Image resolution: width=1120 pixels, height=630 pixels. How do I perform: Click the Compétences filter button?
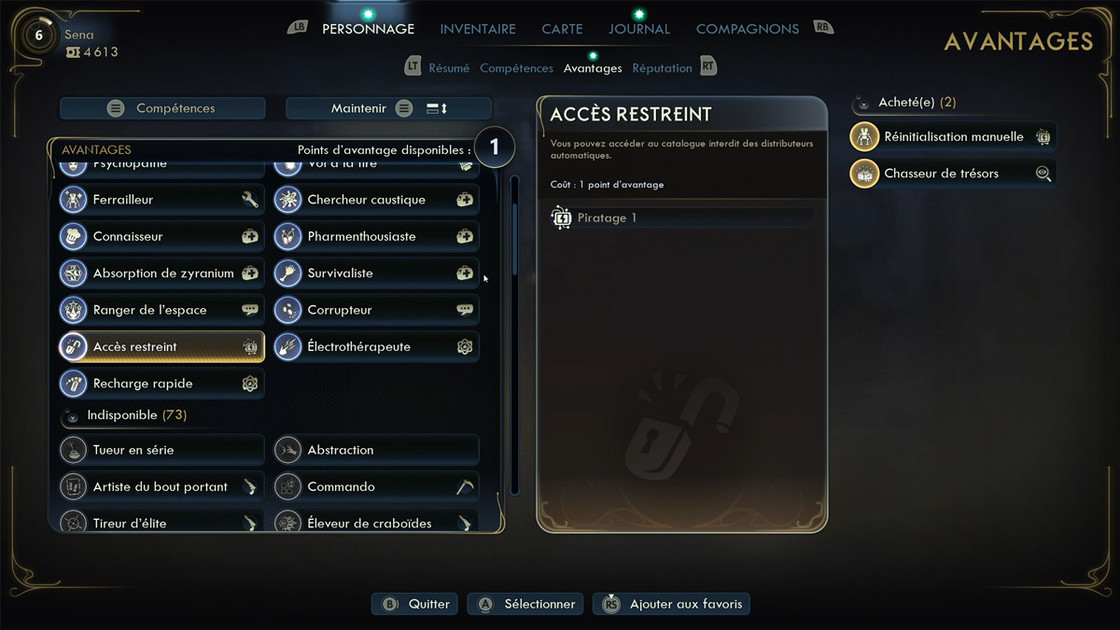point(163,108)
